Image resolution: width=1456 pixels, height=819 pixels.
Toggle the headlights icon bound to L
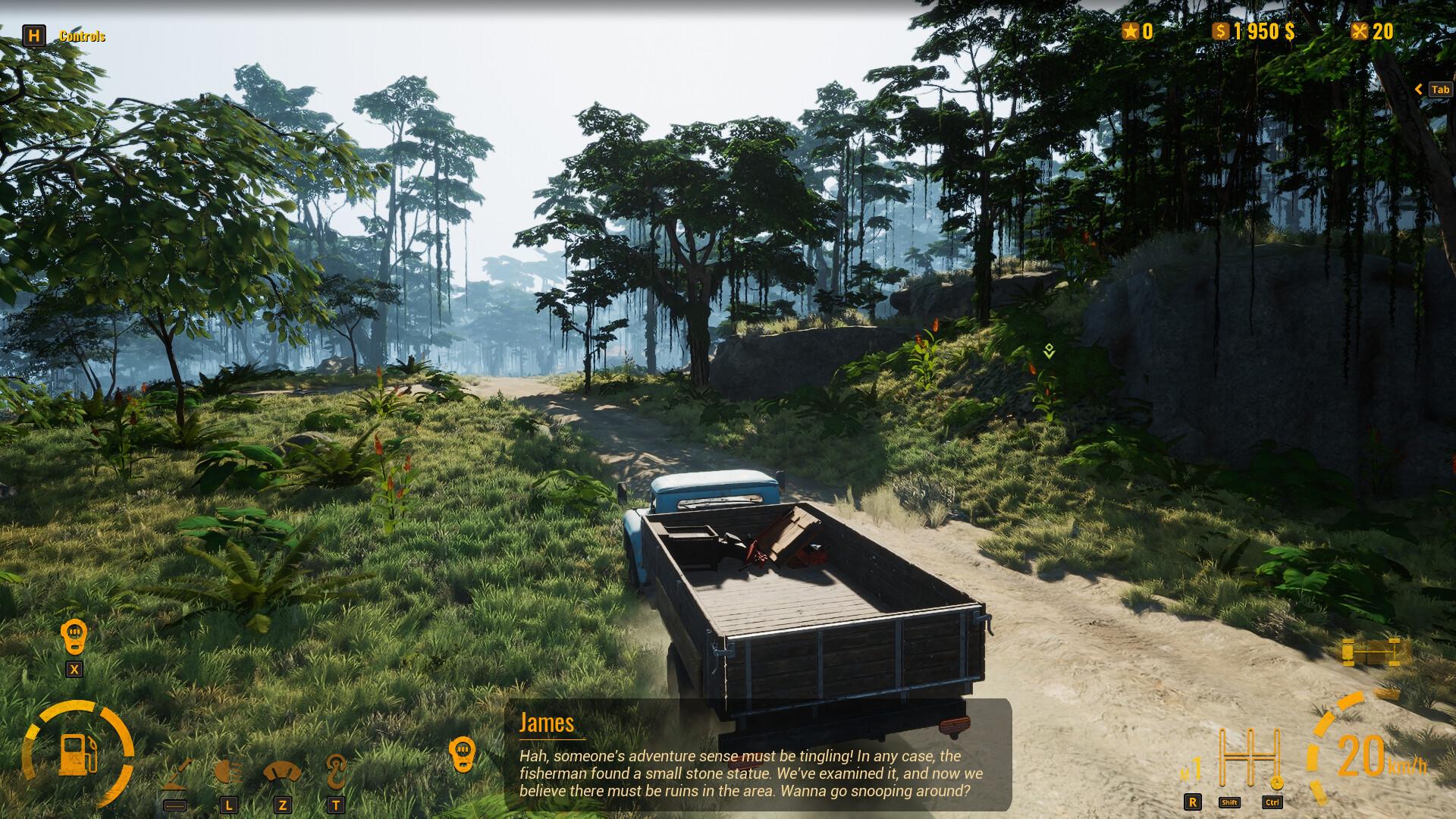click(x=230, y=772)
